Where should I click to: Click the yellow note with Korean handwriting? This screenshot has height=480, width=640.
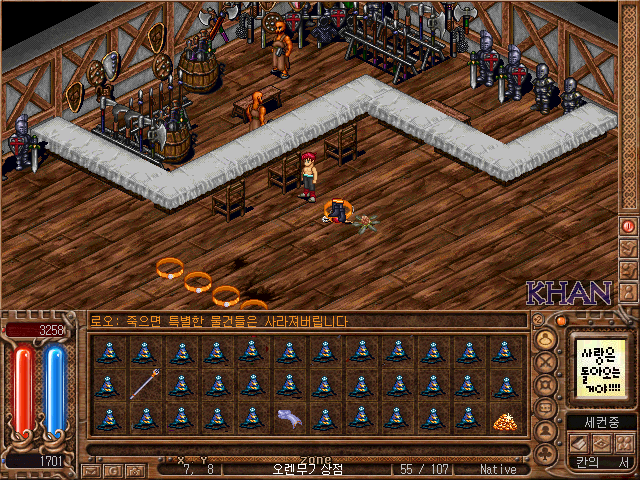tap(598, 367)
